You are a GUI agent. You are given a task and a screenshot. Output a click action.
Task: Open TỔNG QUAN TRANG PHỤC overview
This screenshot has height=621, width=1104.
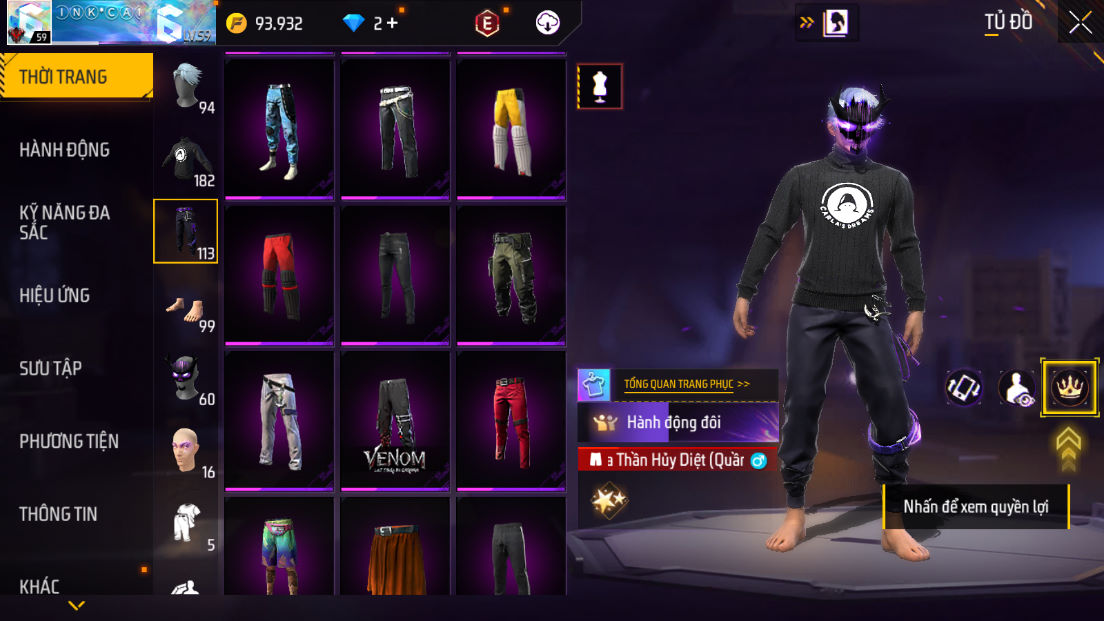pyautogui.click(x=686, y=383)
